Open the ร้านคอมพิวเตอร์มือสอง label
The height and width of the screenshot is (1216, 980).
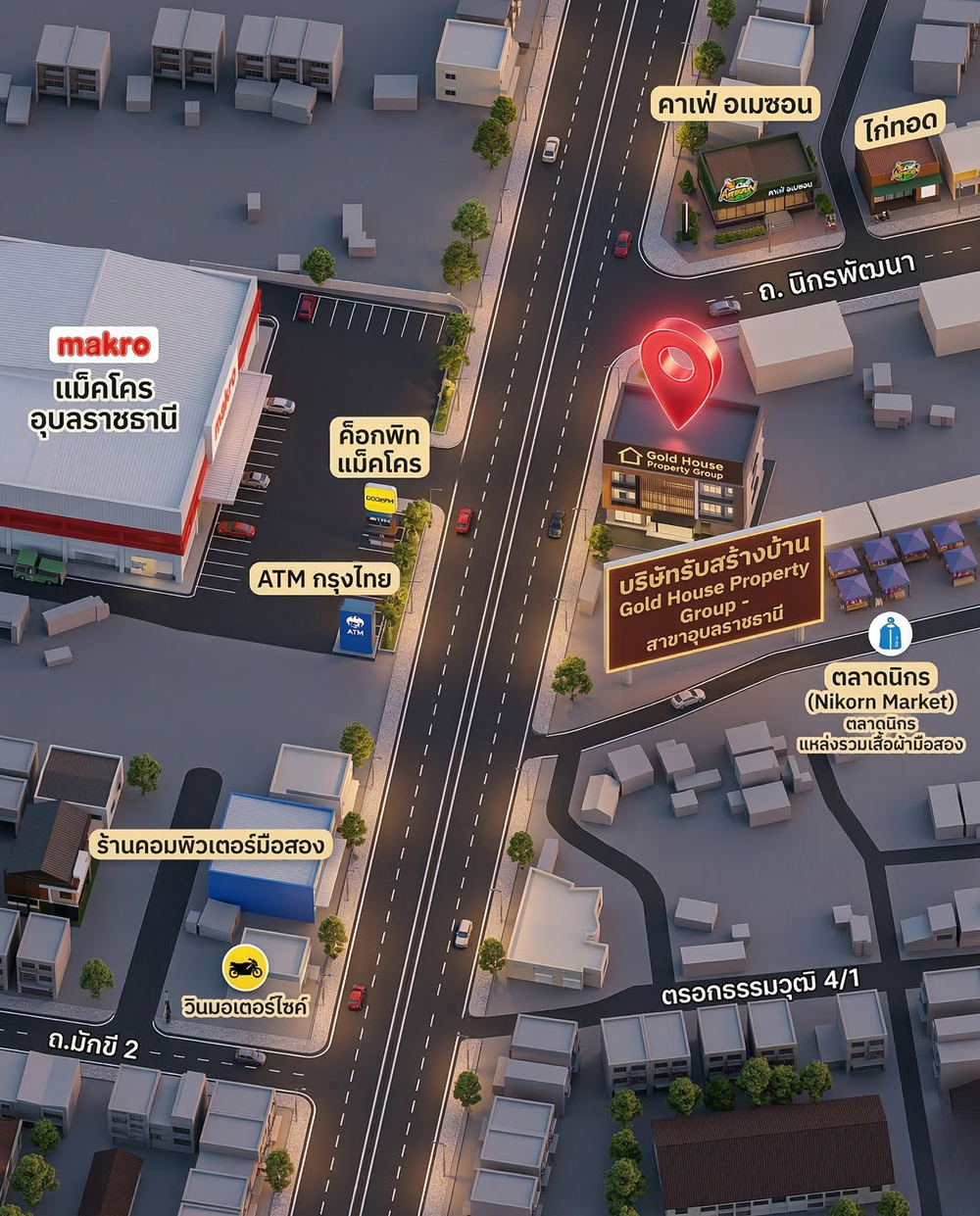pyautogui.click(x=209, y=844)
